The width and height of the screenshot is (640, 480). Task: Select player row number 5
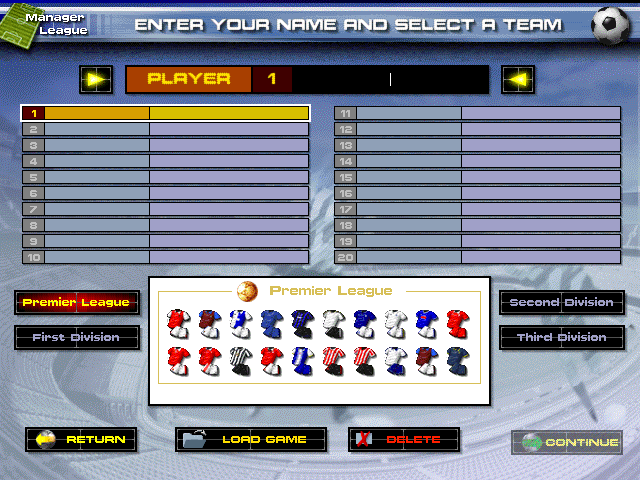tap(166, 177)
